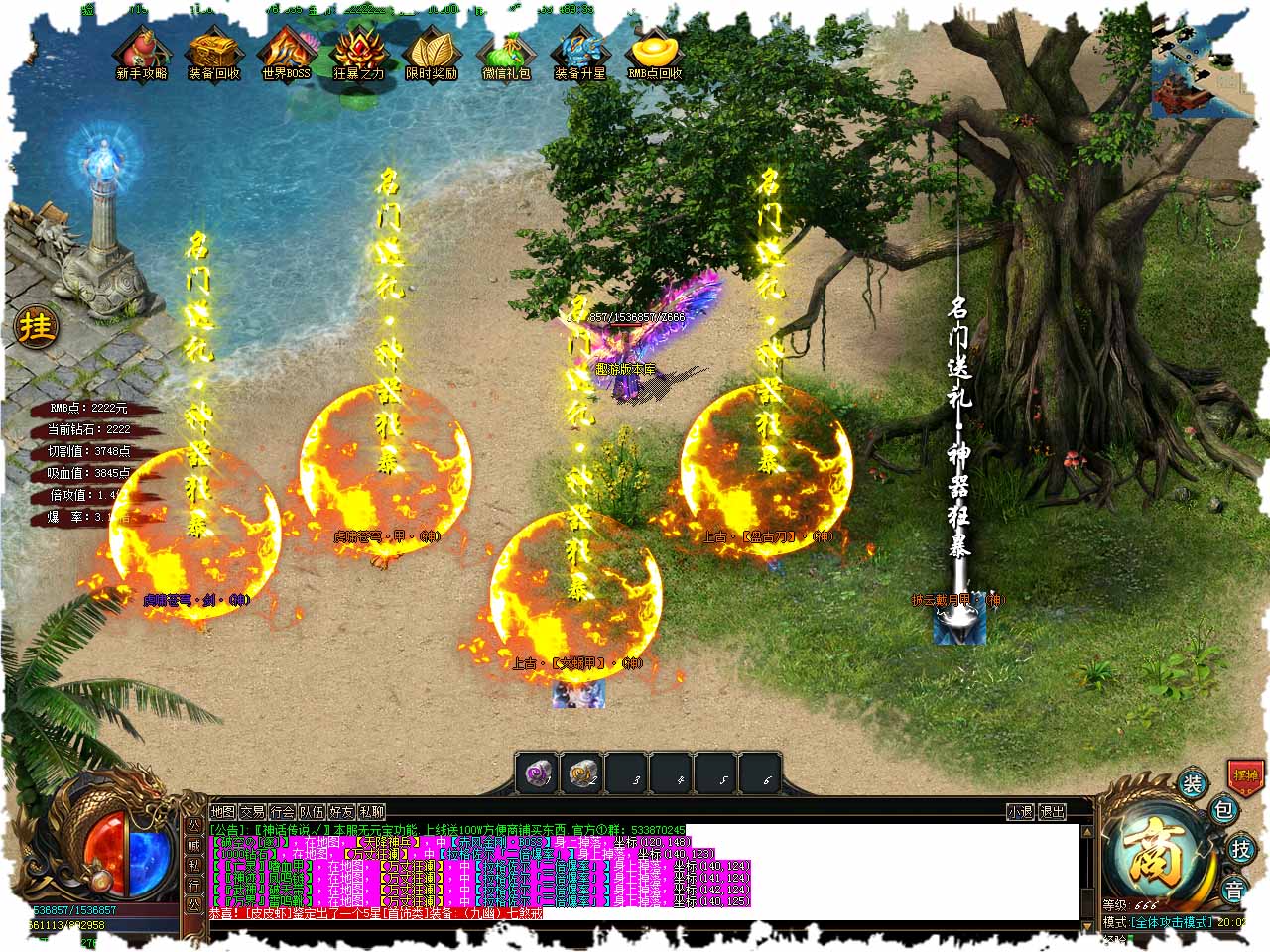The image size is (1270, 952).
Task: Open the 行会 guild tab
Action: click(283, 812)
